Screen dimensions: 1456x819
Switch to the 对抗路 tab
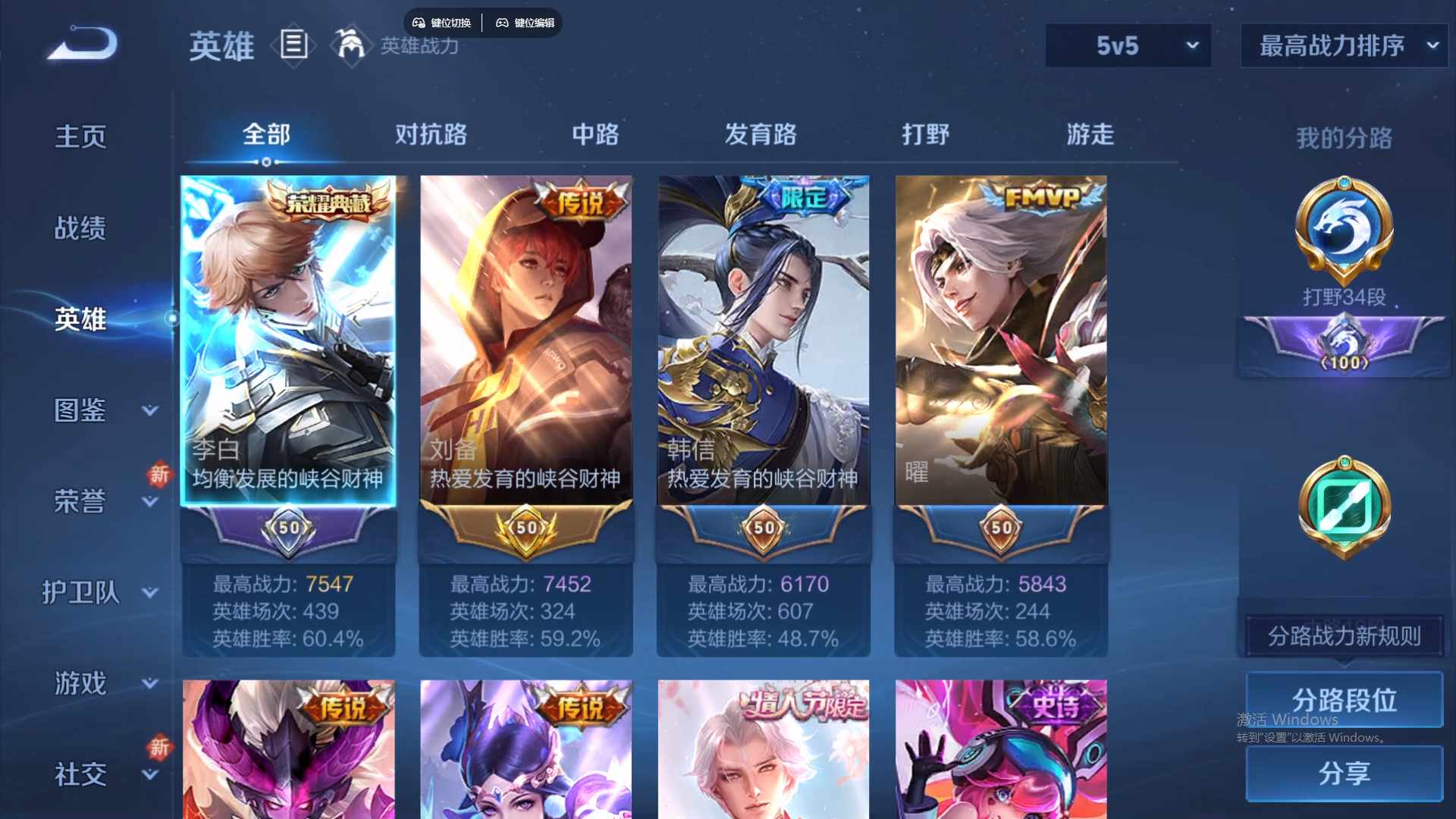432,135
